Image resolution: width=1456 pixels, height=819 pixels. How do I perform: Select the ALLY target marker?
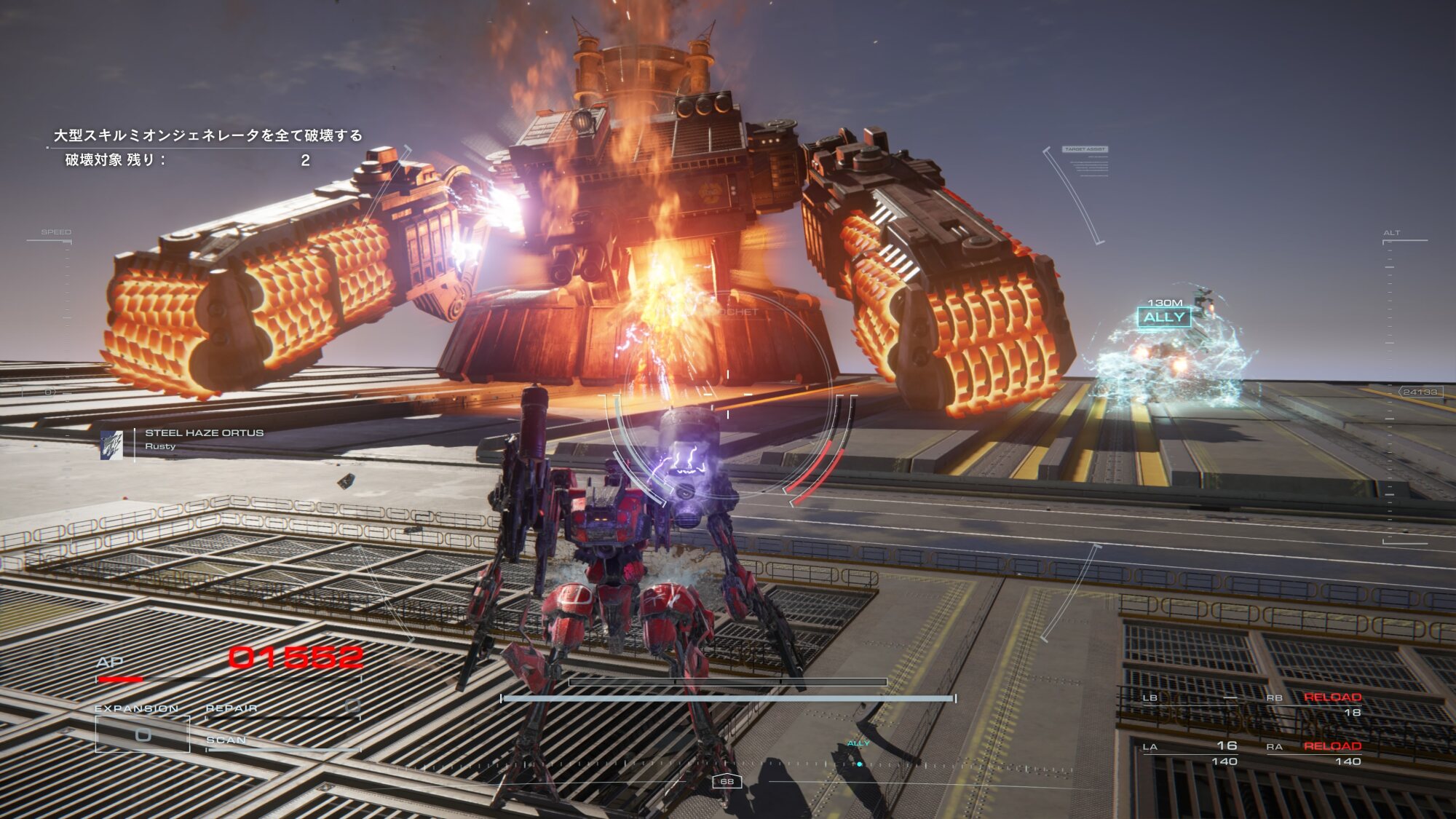[x=1163, y=317]
